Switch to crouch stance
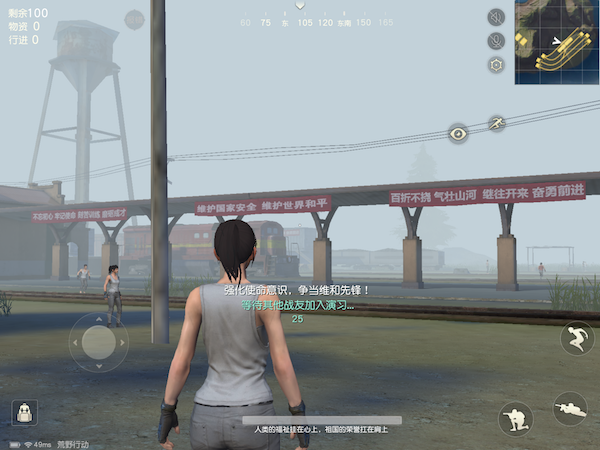 click(515, 418)
